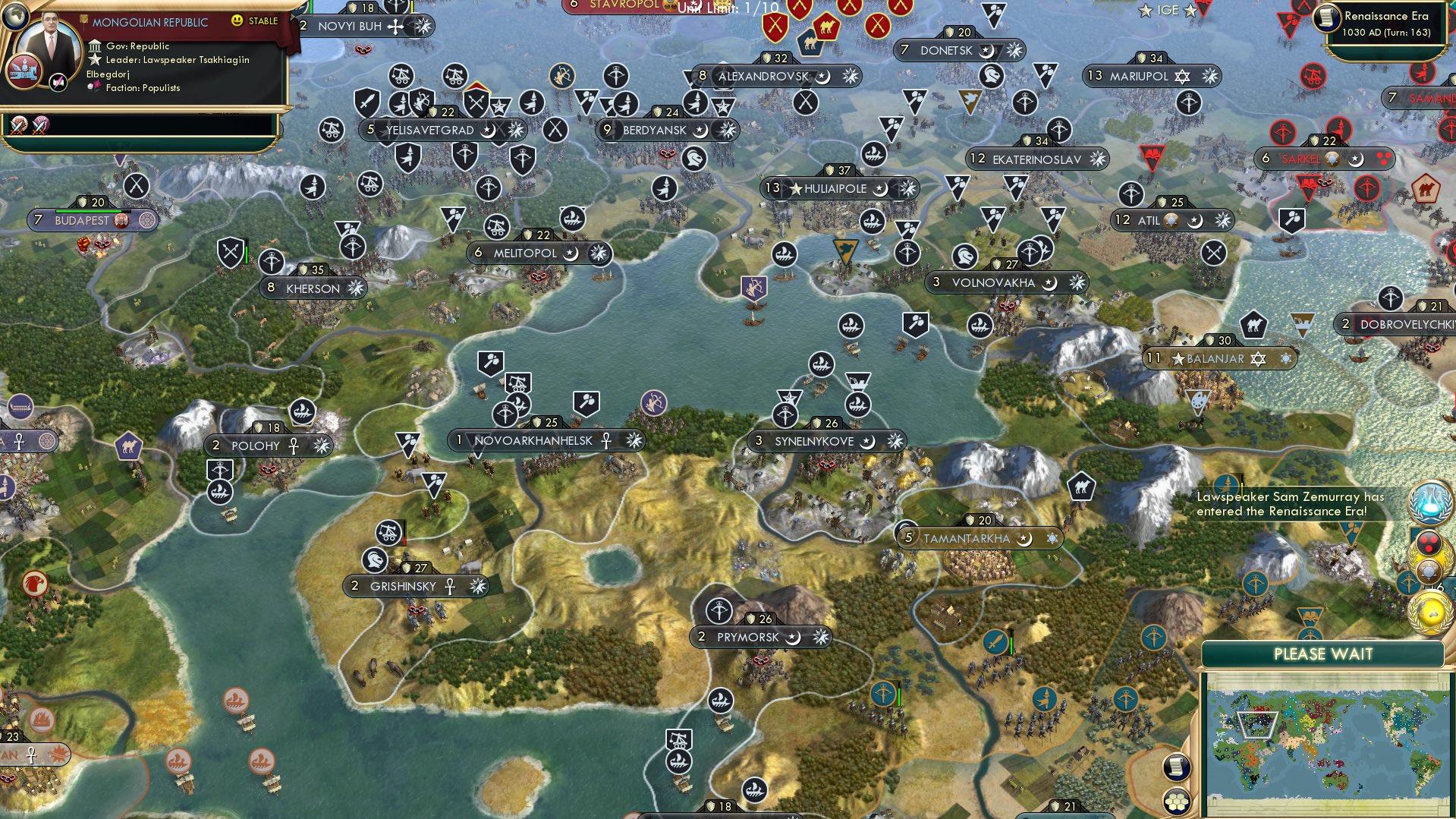This screenshot has height=819, width=1456.
Task: Click the Mongolian coat of arms emblem
Action: (24, 73)
